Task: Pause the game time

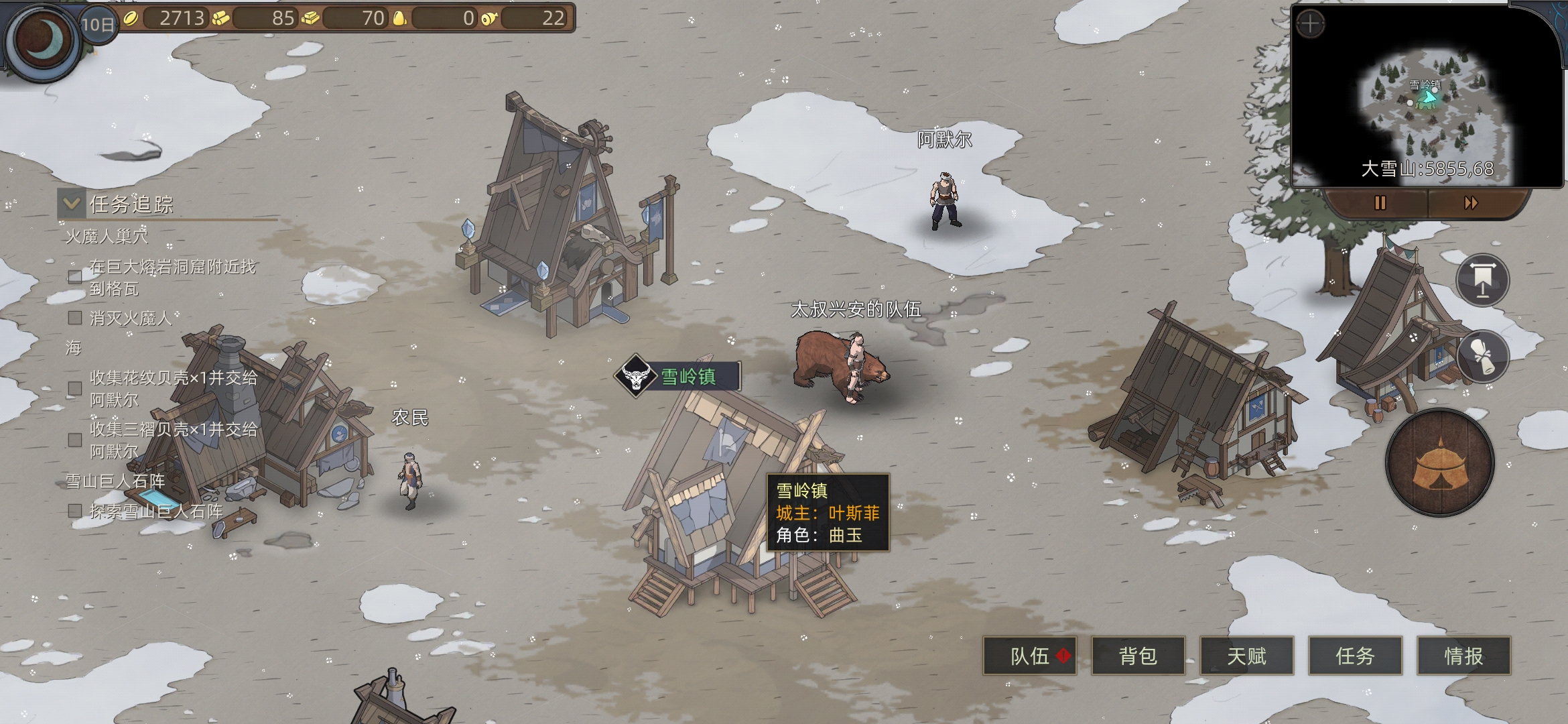Action: coord(1380,202)
